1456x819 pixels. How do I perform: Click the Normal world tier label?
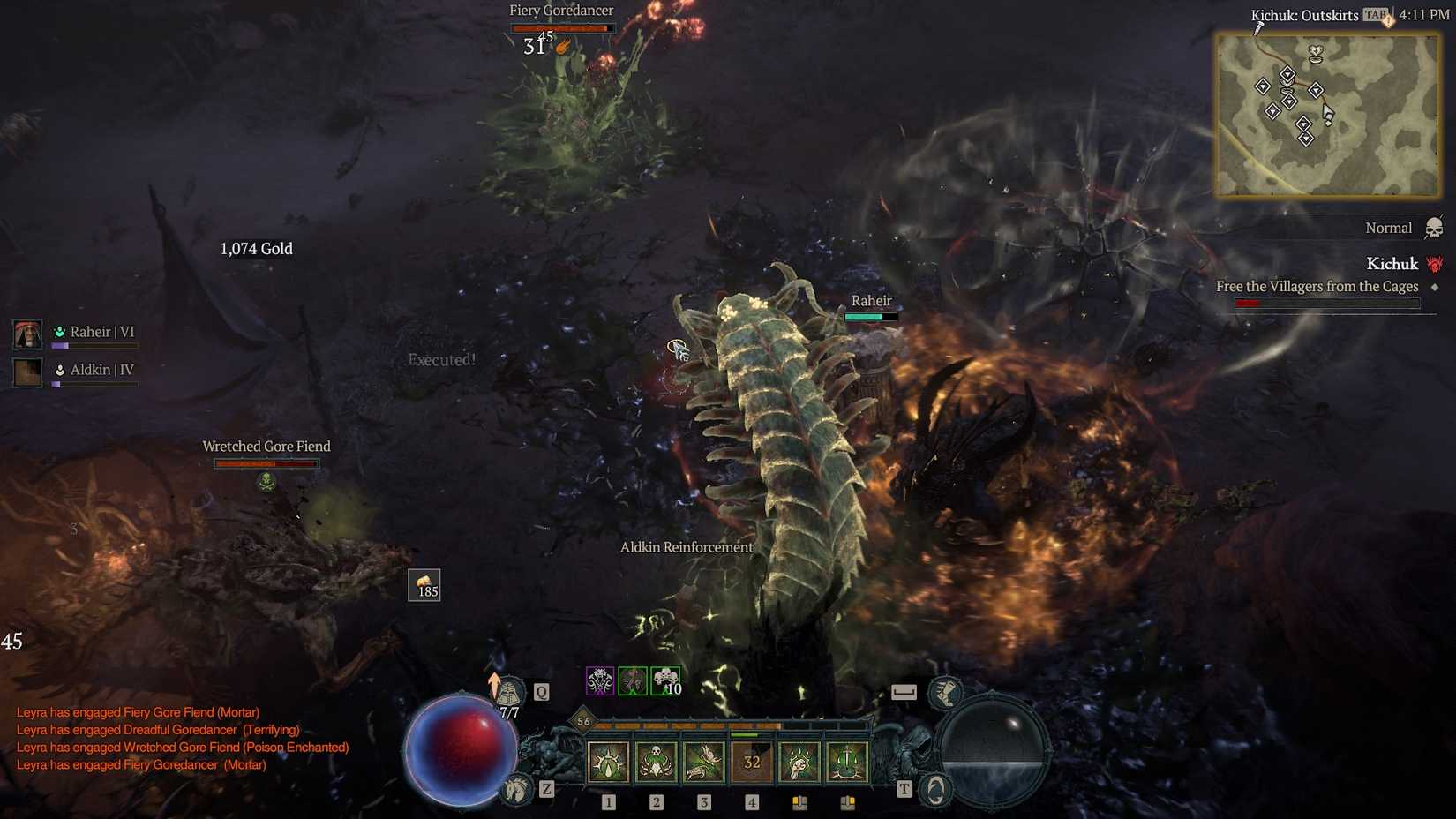coord(1388,227)
